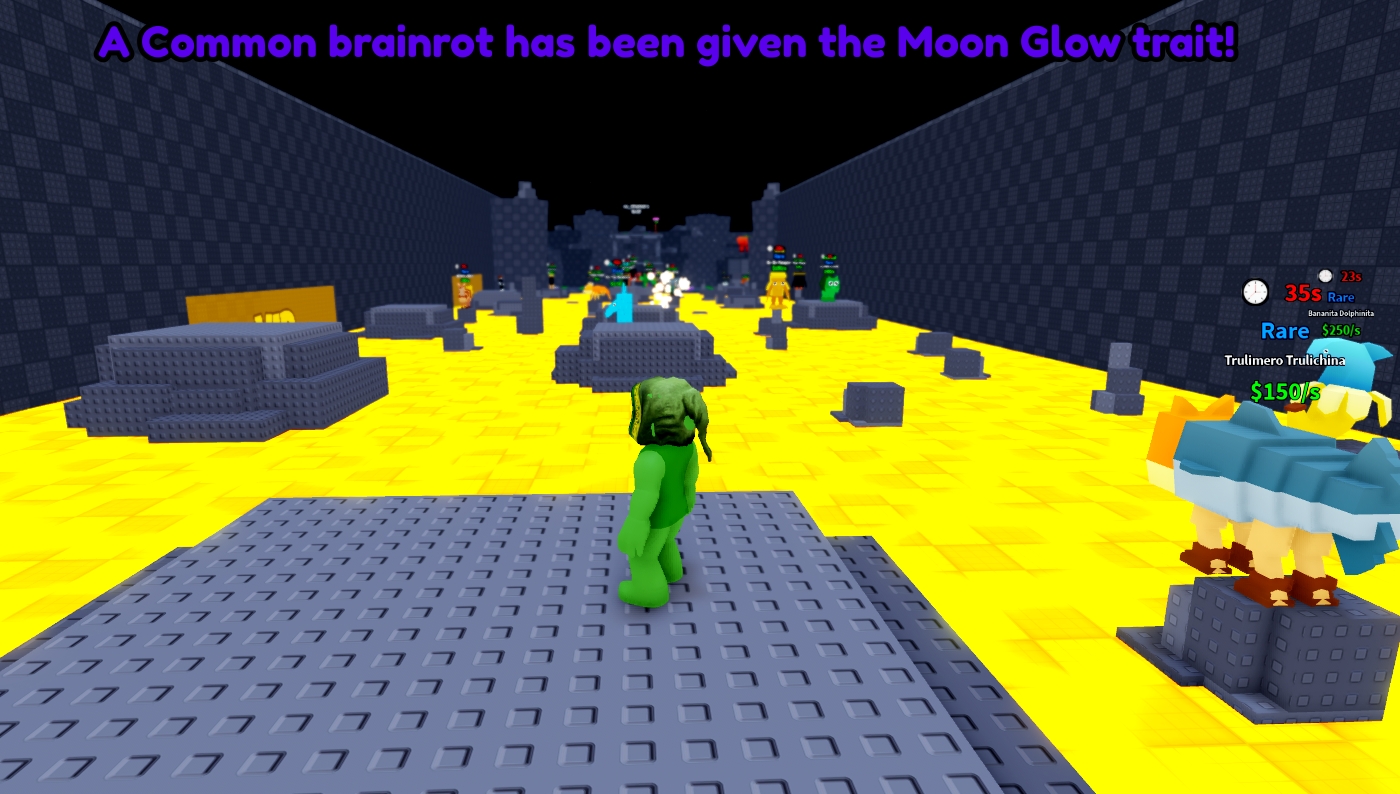Click the Trulimero Trulichina name label
The width and height of the screenshot is (1400, 794).
coord(1287,361)
